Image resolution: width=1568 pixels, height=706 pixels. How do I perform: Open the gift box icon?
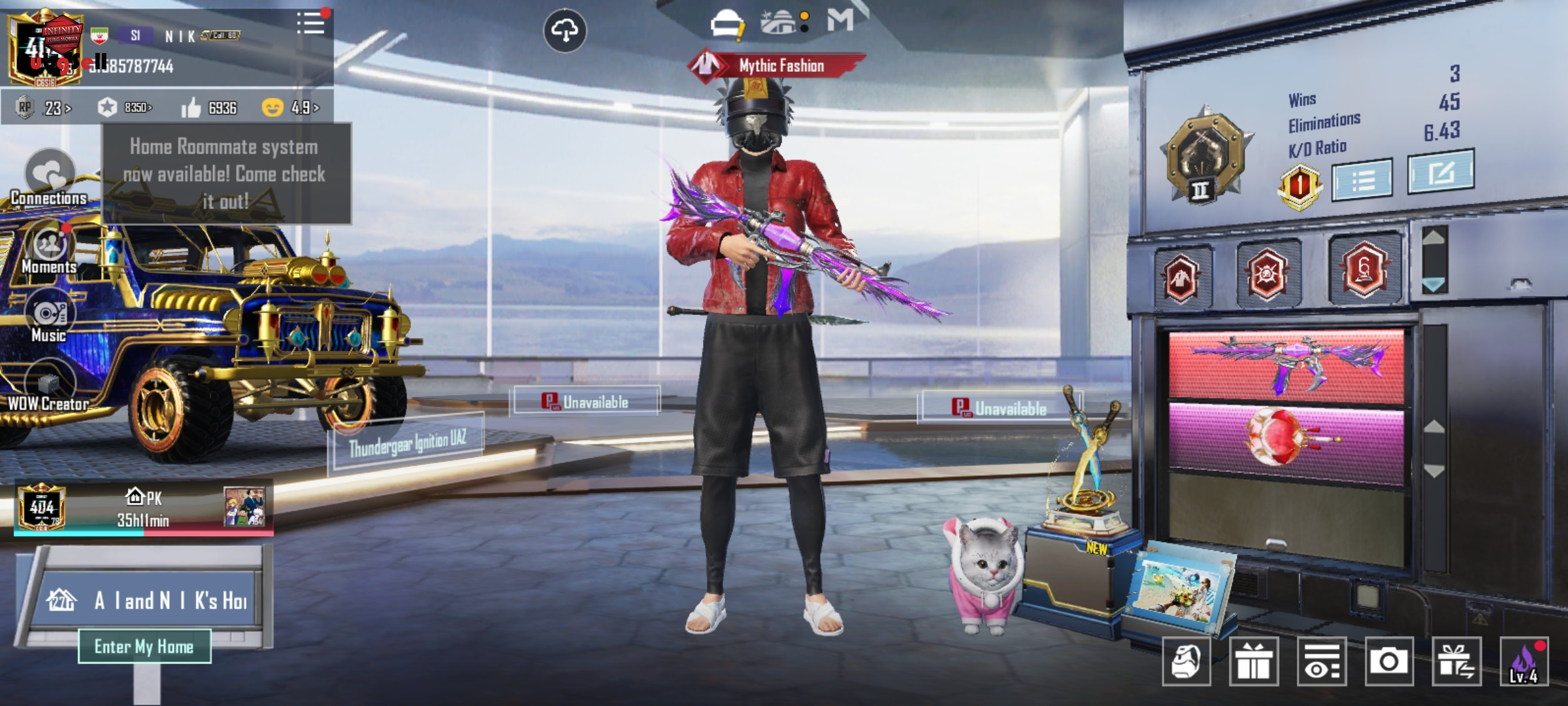pyautogui.click(x=1253, y=662)
